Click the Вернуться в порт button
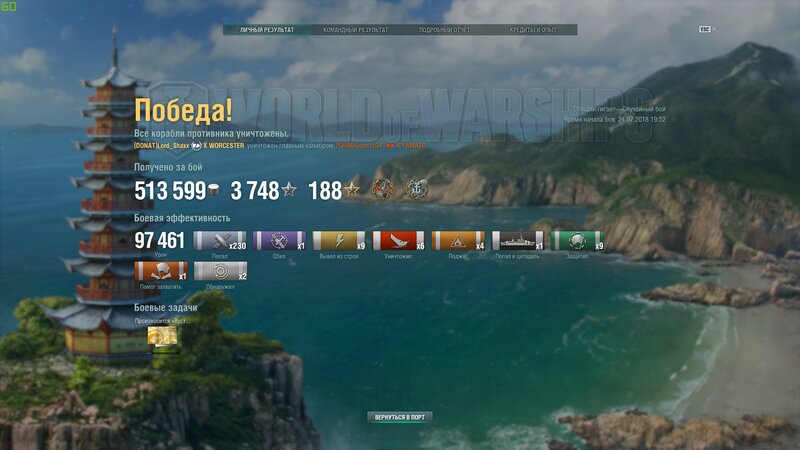800x450 pixels. [399, 416]
